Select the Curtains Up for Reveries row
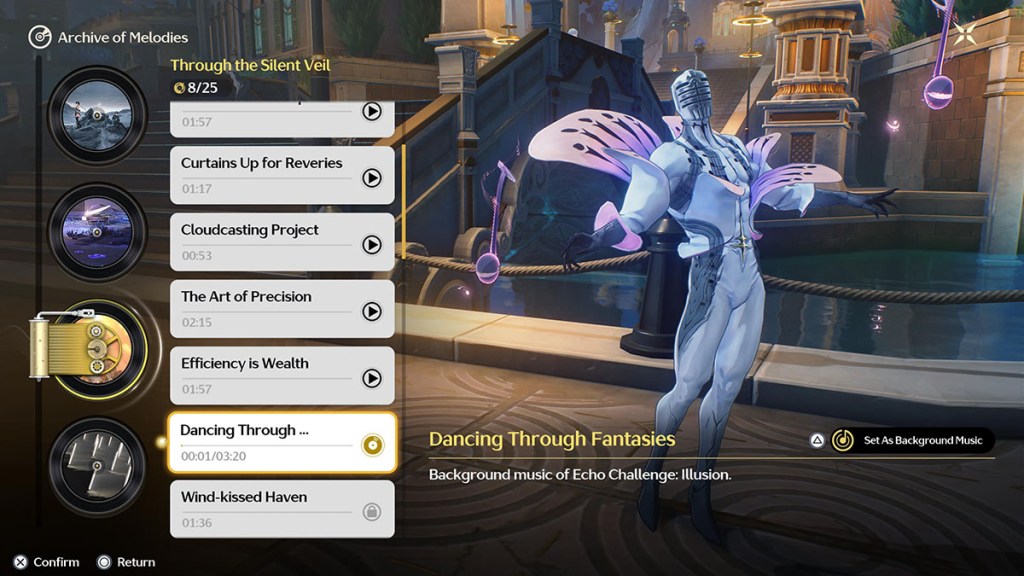This screenshot has height=576, width=1024. [x=262, y=175]
